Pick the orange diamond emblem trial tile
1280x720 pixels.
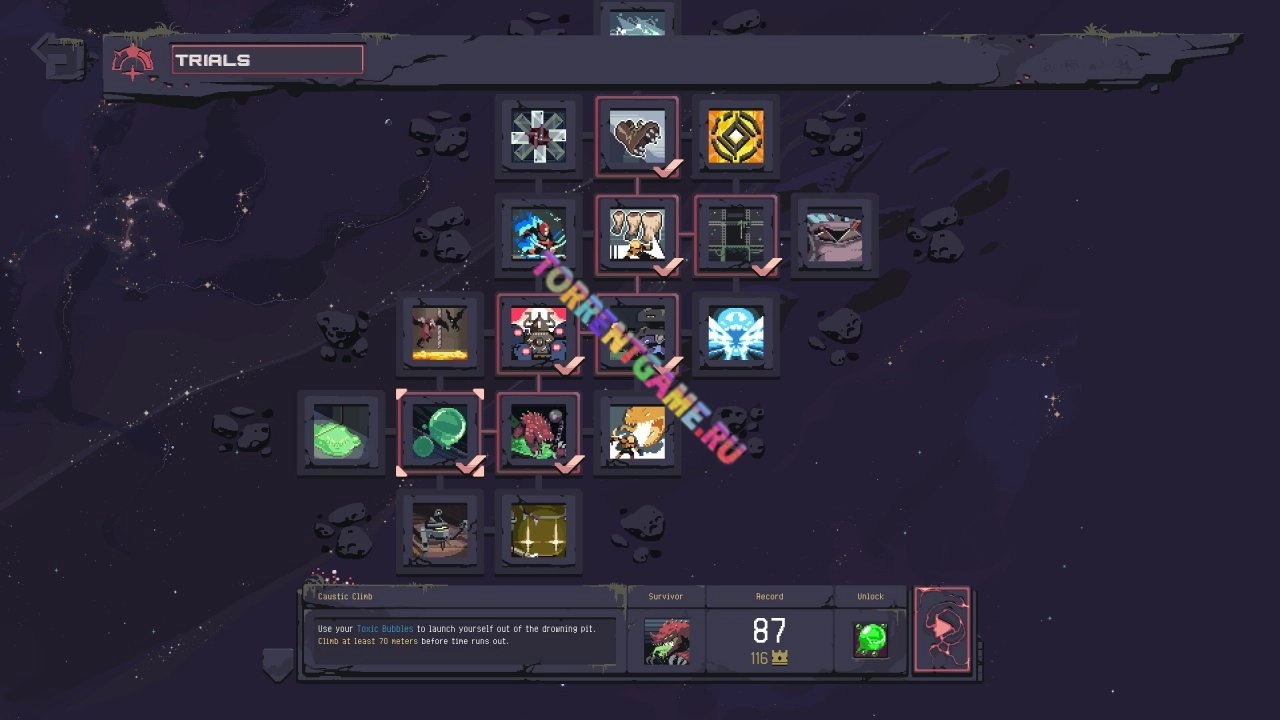736,137
